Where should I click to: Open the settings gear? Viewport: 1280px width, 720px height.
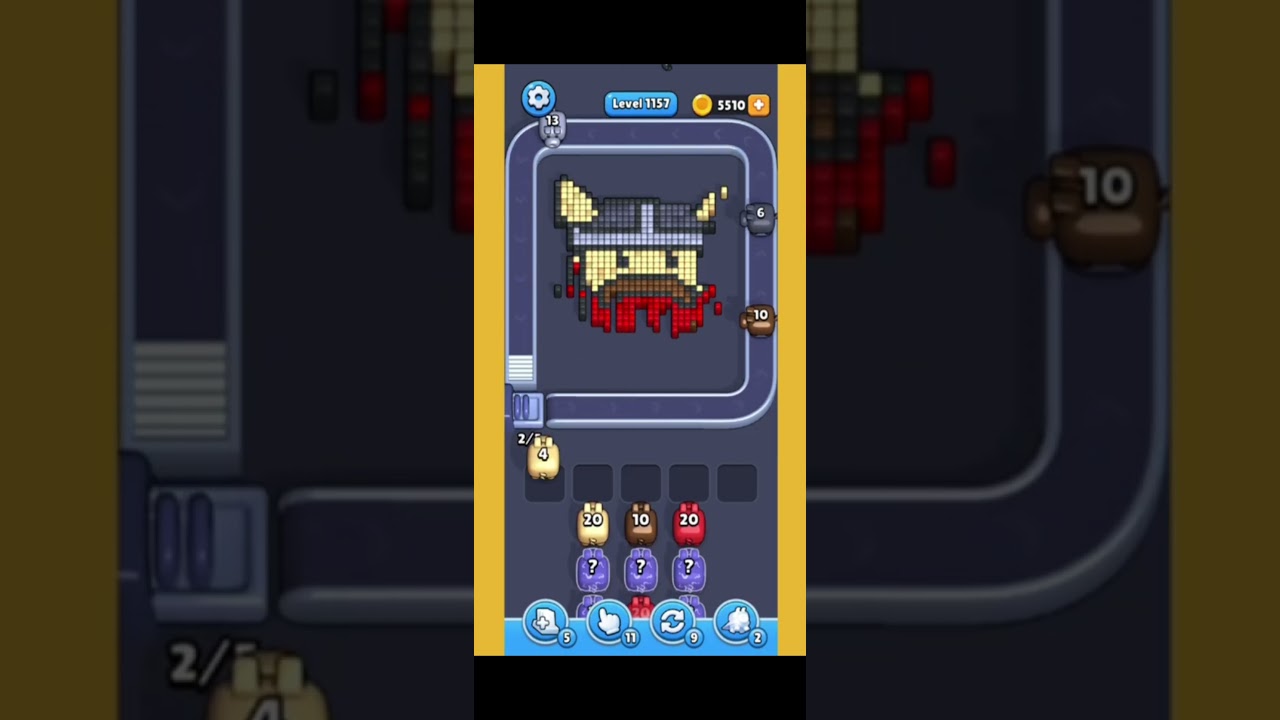pos(539,97)
